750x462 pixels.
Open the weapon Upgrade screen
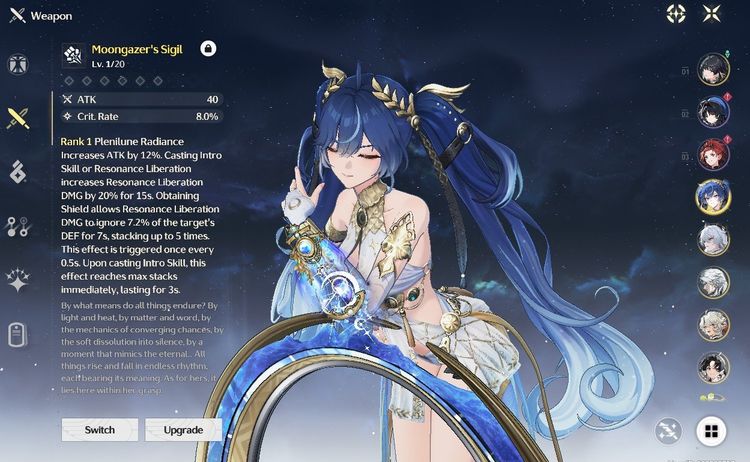pyautogui.click(x=184, y=430)
